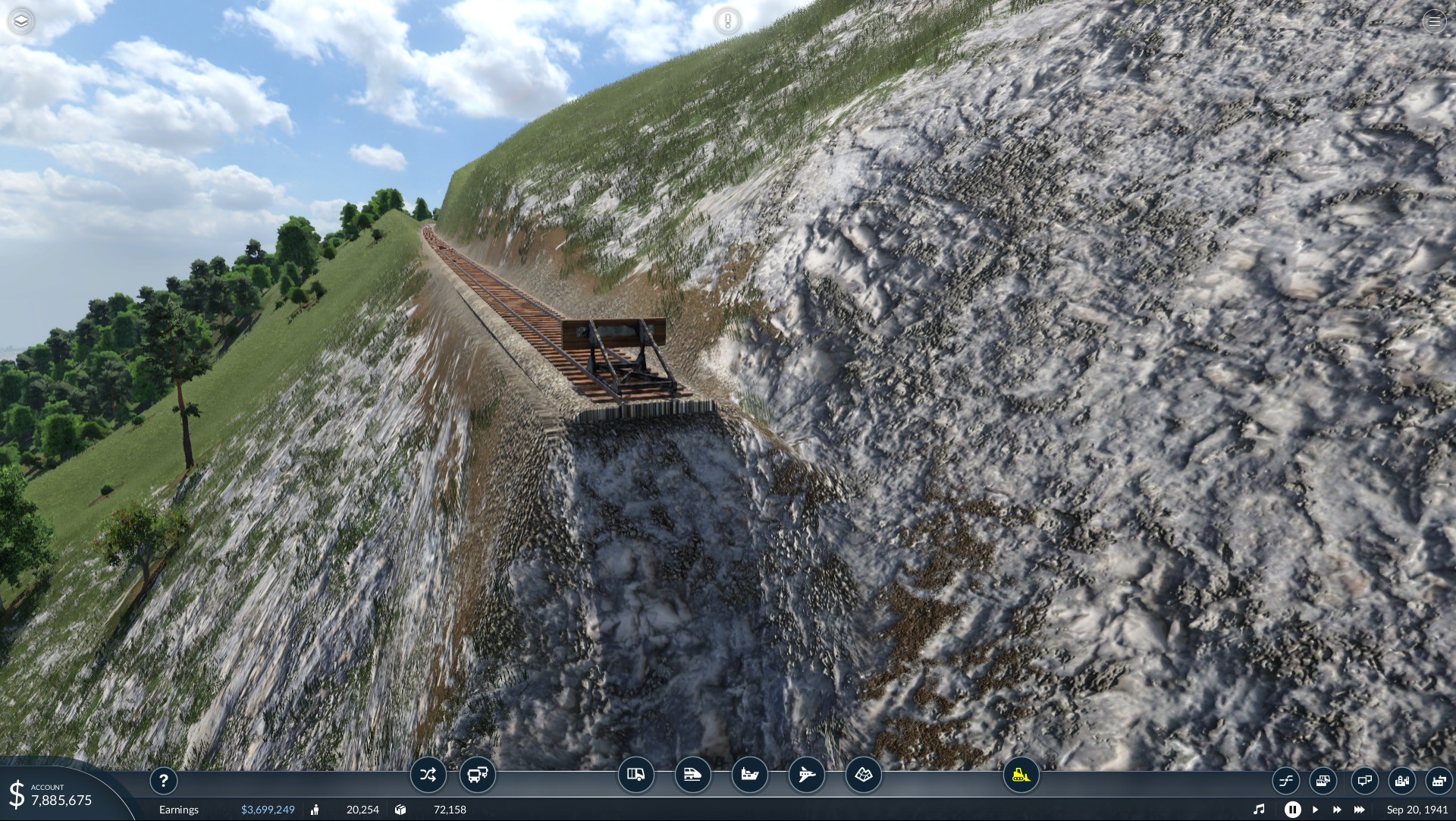Open the water construction ship menu
The width and height of the screenshot is (1456, 821).
click(749, 775)
